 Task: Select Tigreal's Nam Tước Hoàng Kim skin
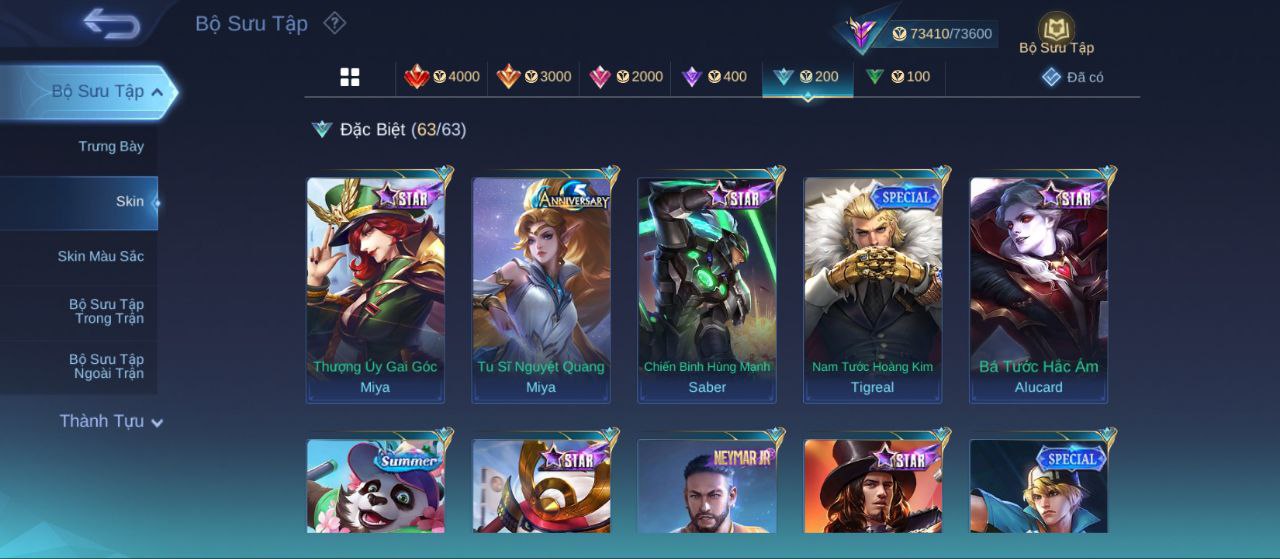click(872, 290)
